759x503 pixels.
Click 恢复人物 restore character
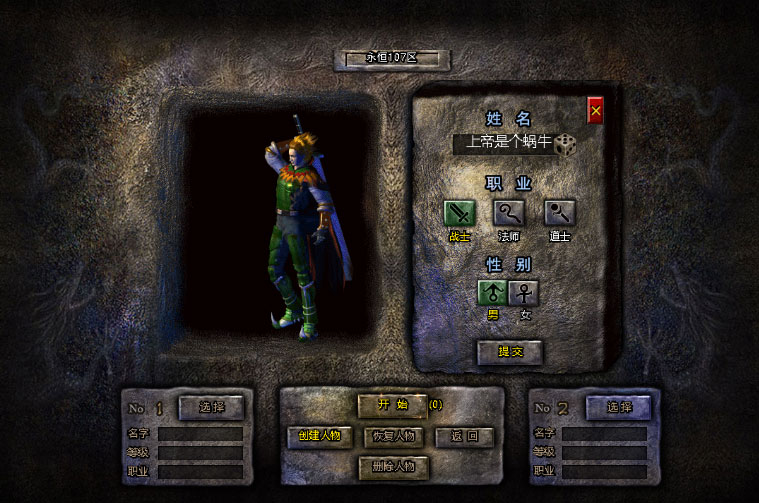[x=394, y=436]
